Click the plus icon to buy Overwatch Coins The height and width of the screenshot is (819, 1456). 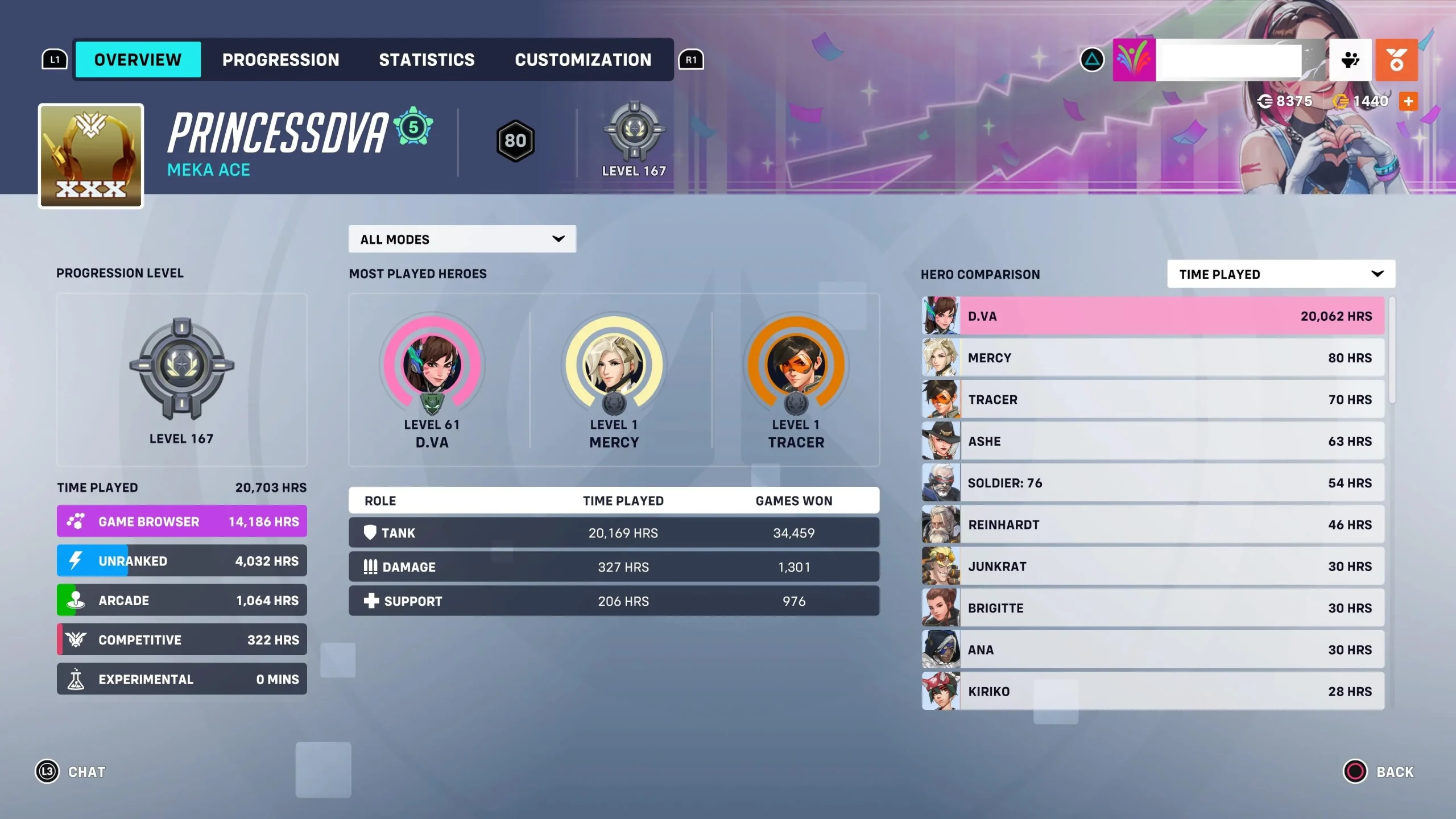coord(1409,101)
